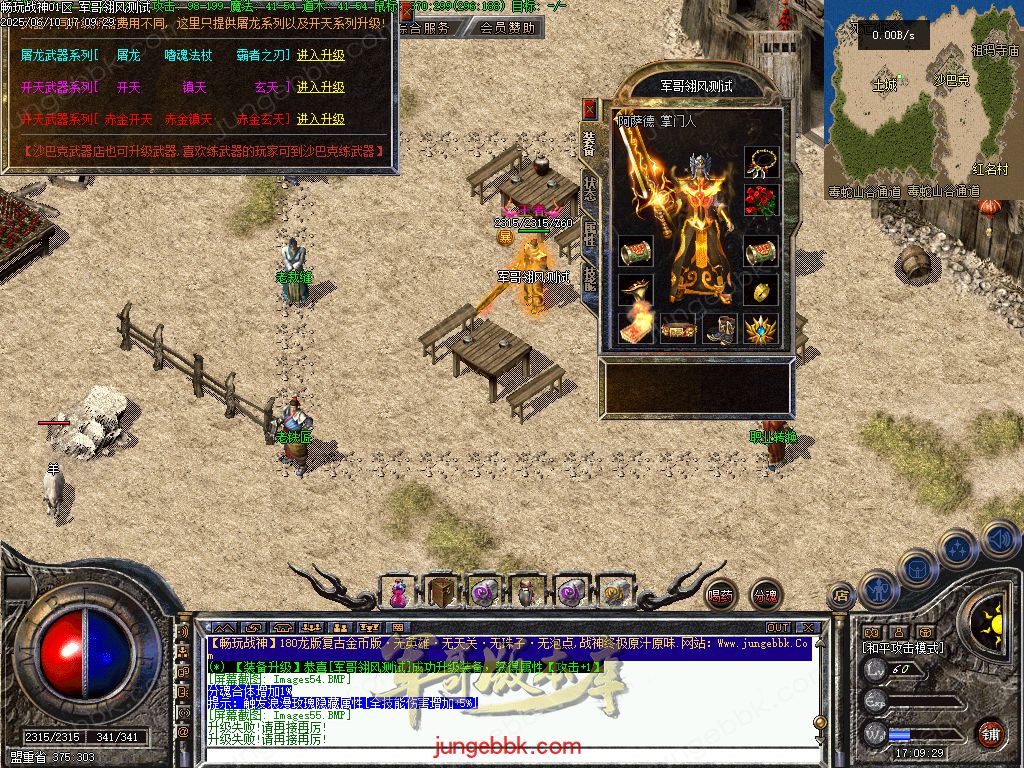Select the equipped necklace slot
The width and height of the screenshot is (1024, 768).
pos(761,161)
